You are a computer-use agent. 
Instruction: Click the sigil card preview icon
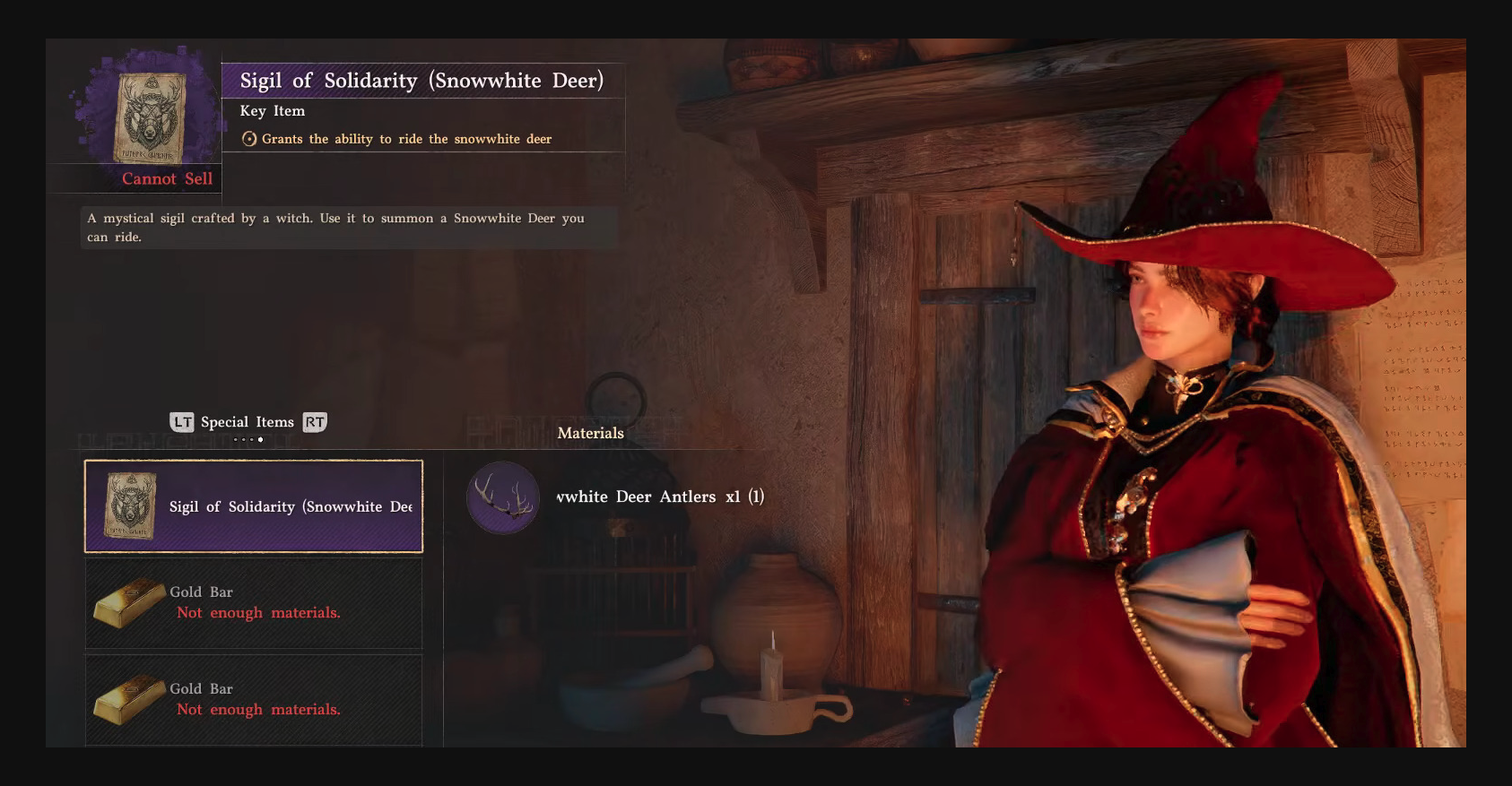pyautogui.click(x=150, y=117)
